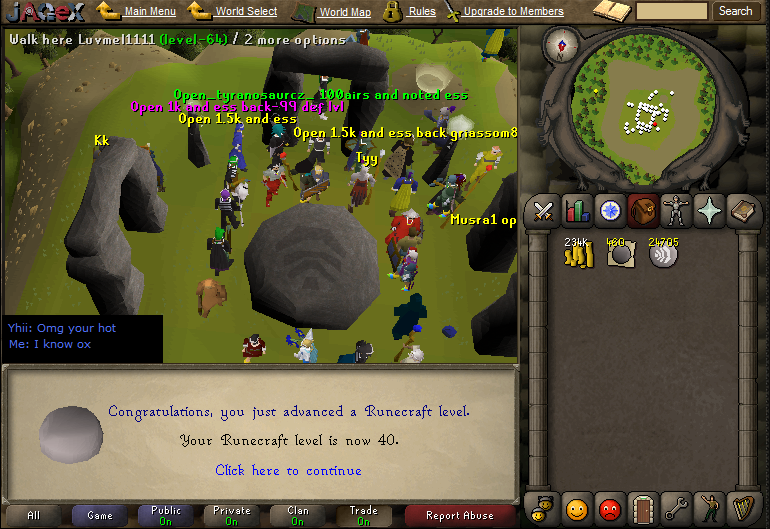The image size is (770, 529).
Task: Open the music player harp tab
Action: pyautogui.click(x=744, y=508)
